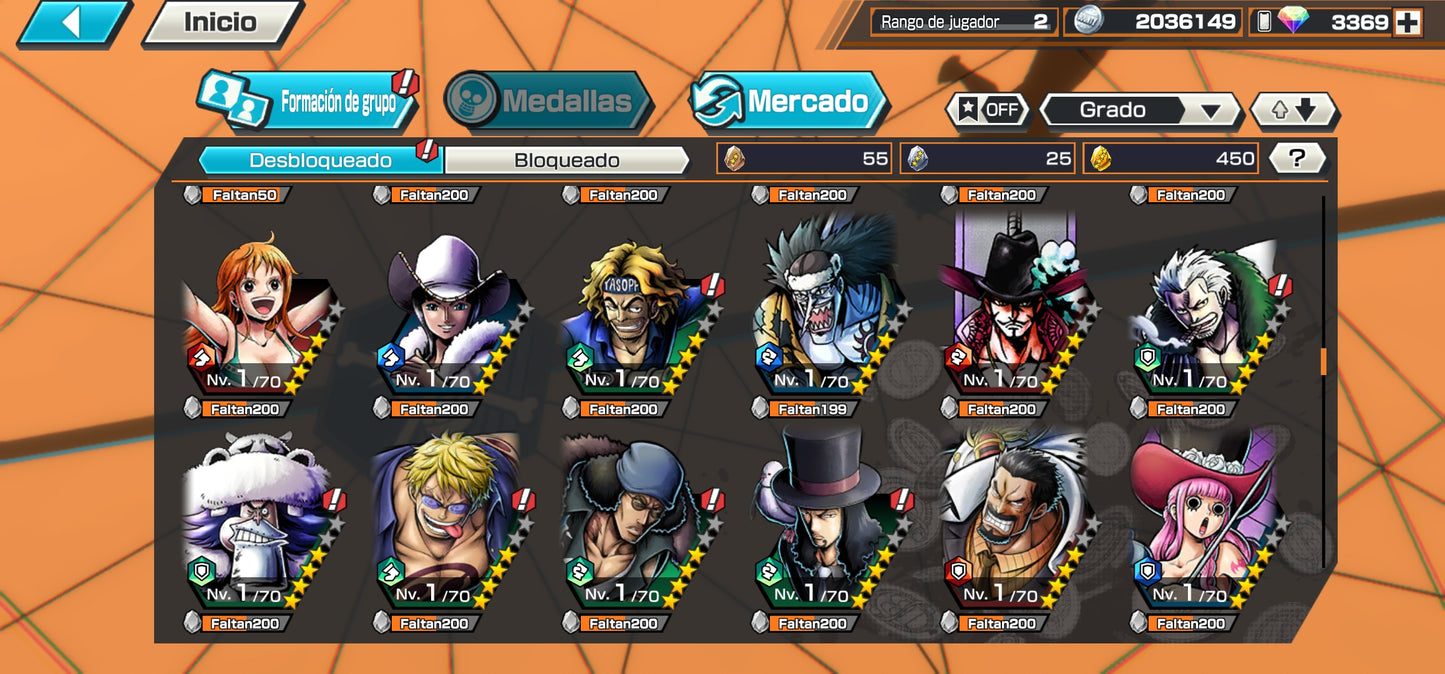The width and height of the screenshot is (1445, 674).
Task: Enter the Mercado
Action: (x=789, y=101)
